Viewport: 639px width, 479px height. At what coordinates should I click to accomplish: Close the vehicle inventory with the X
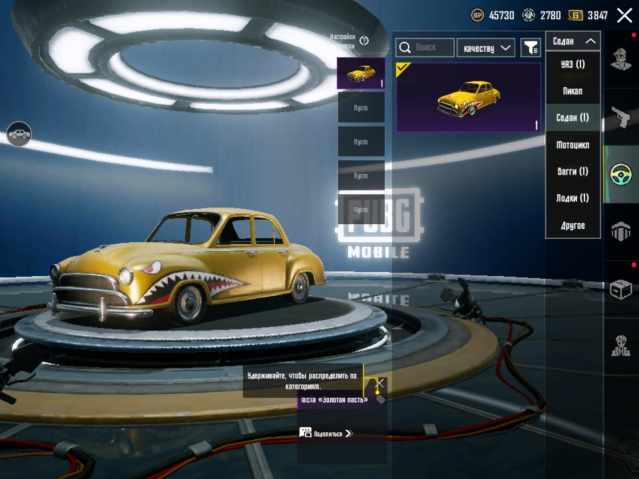[x=624, y=15]
